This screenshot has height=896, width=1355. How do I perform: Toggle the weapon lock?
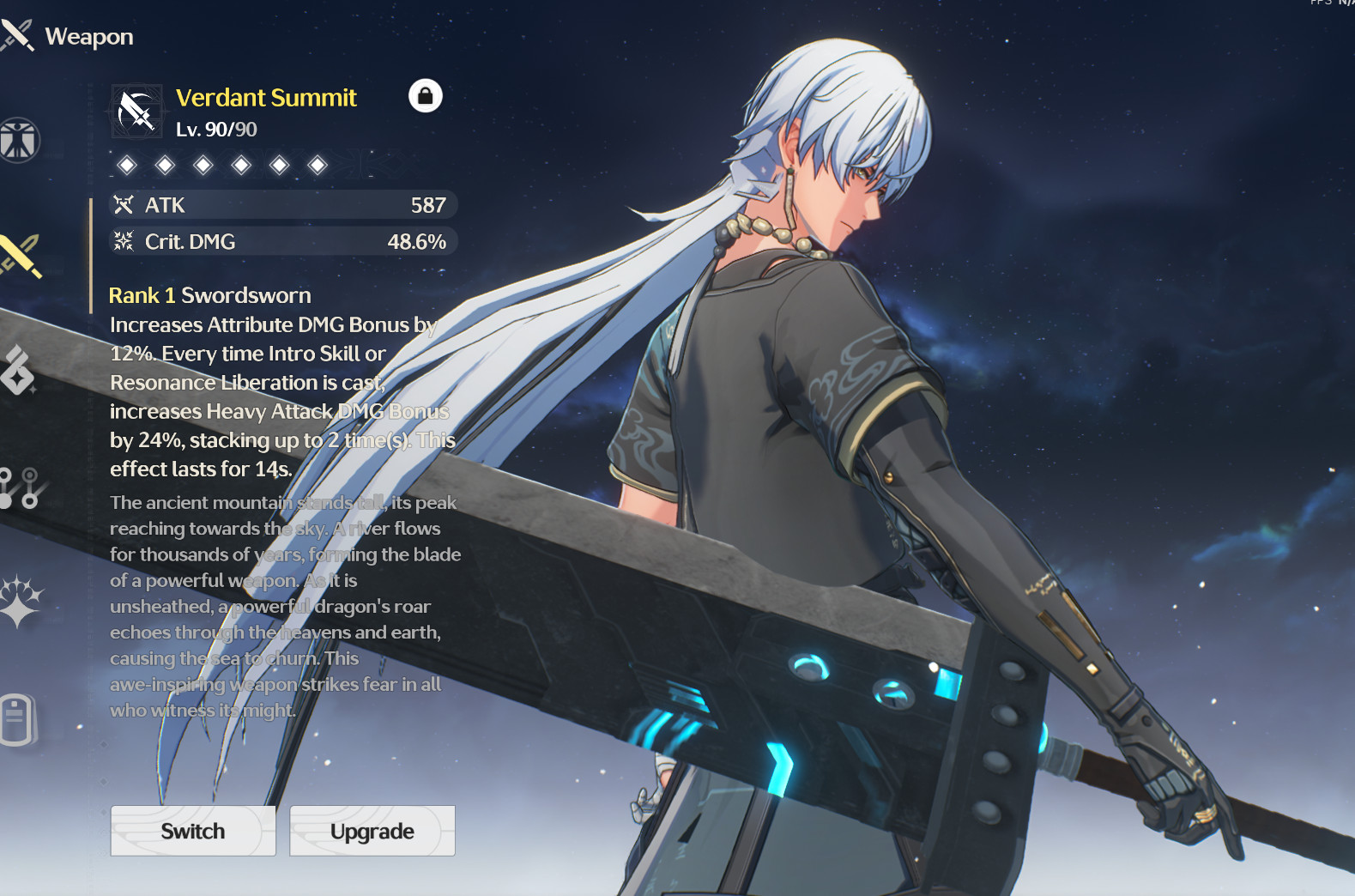pos(426,96)
